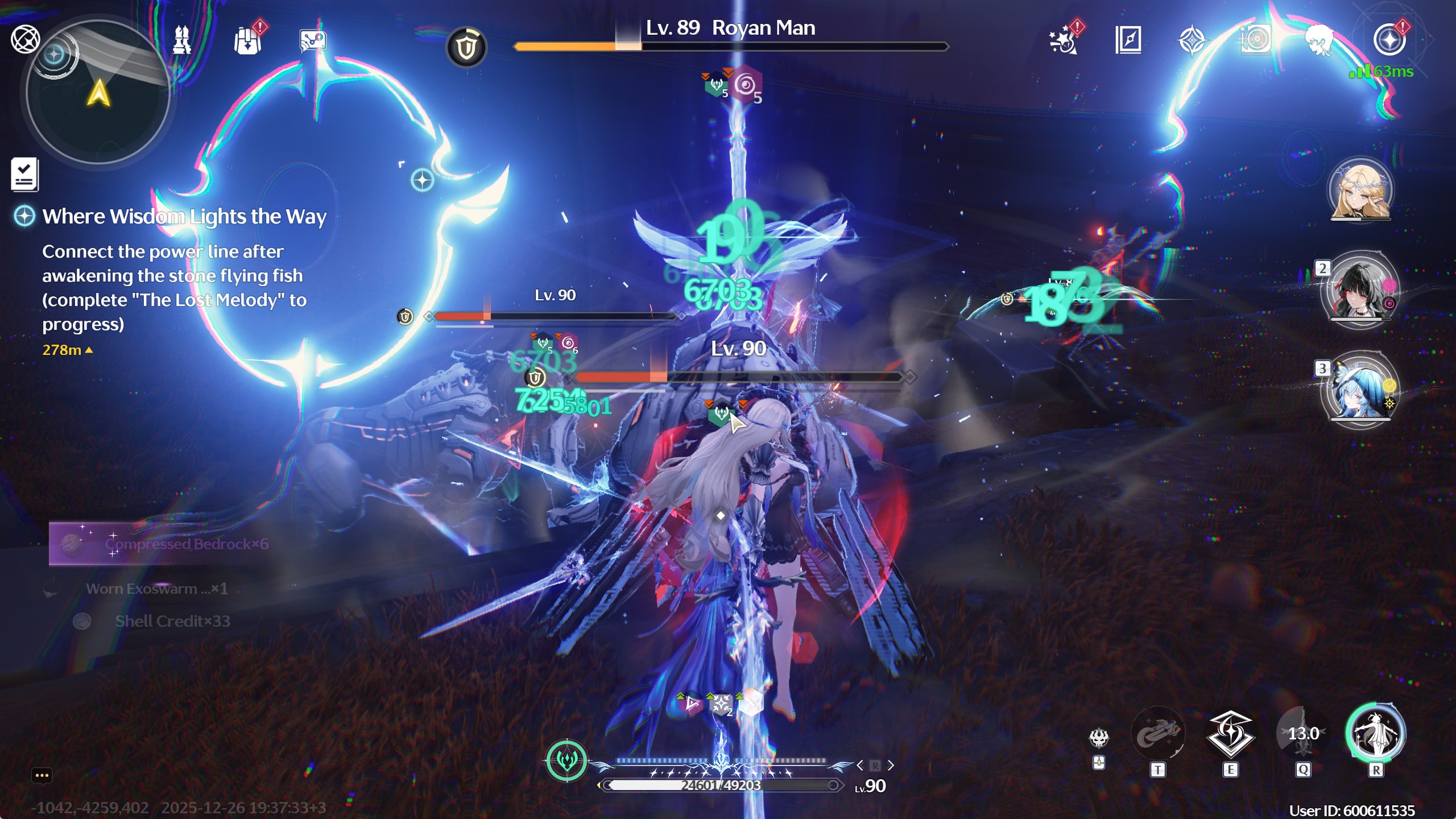Open the map from the circular minimap
Viewport: 1456px width, 819px height.
pos(98,92)
